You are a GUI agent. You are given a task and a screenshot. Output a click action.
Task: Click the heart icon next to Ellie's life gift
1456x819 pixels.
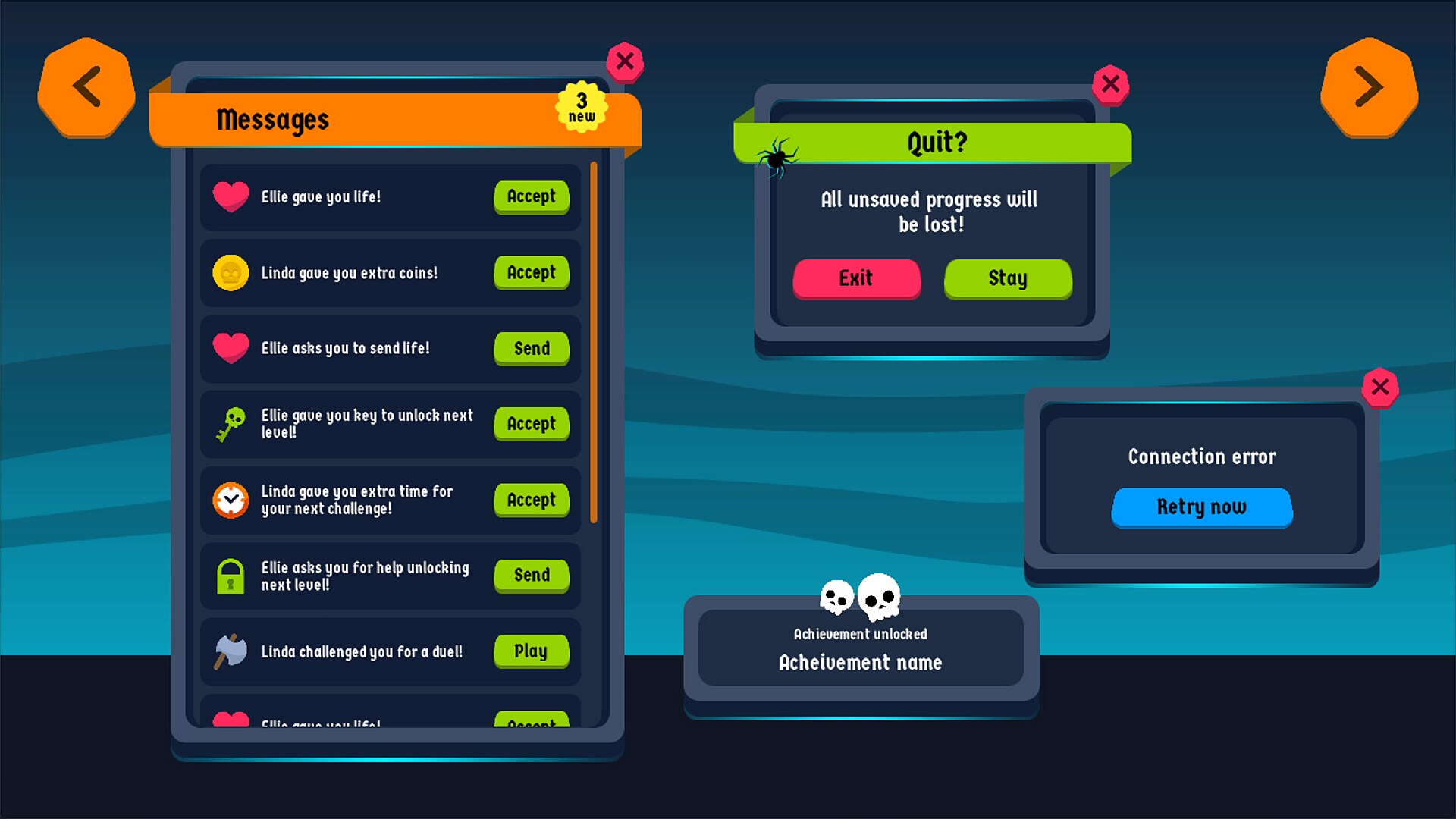pyautogui.click(x=231, y=197)
